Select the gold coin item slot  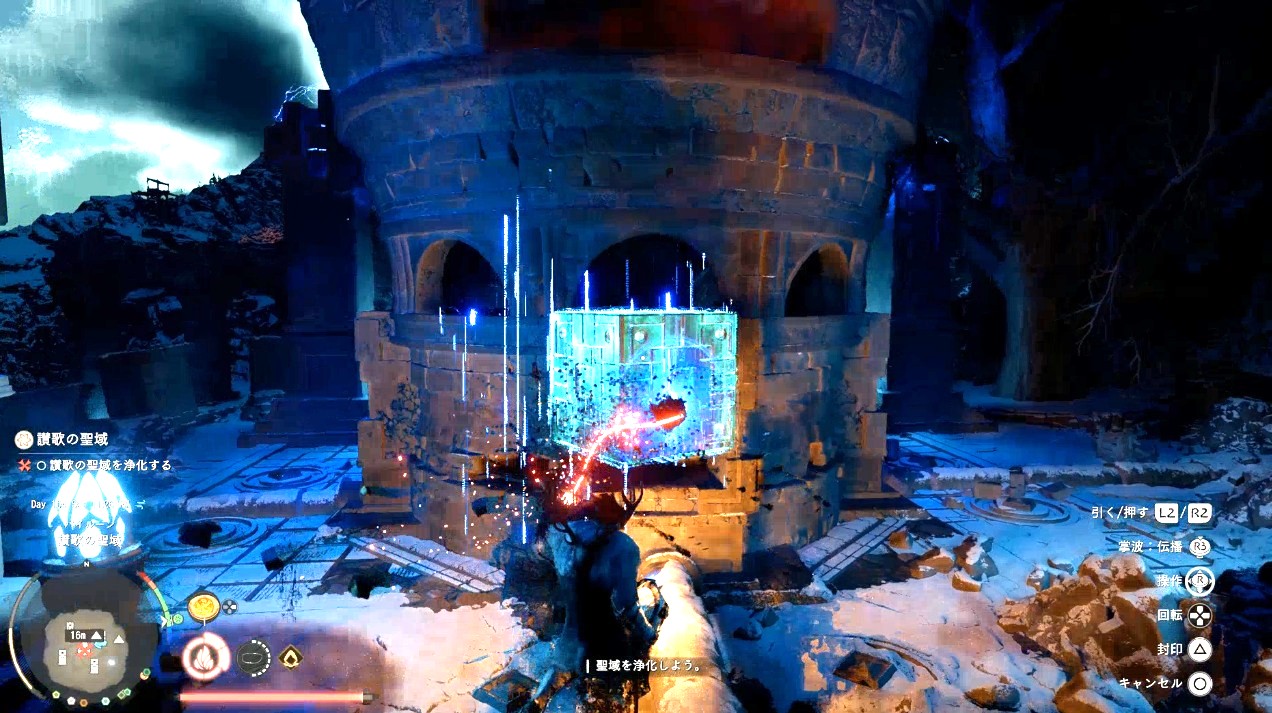(204, 605)
